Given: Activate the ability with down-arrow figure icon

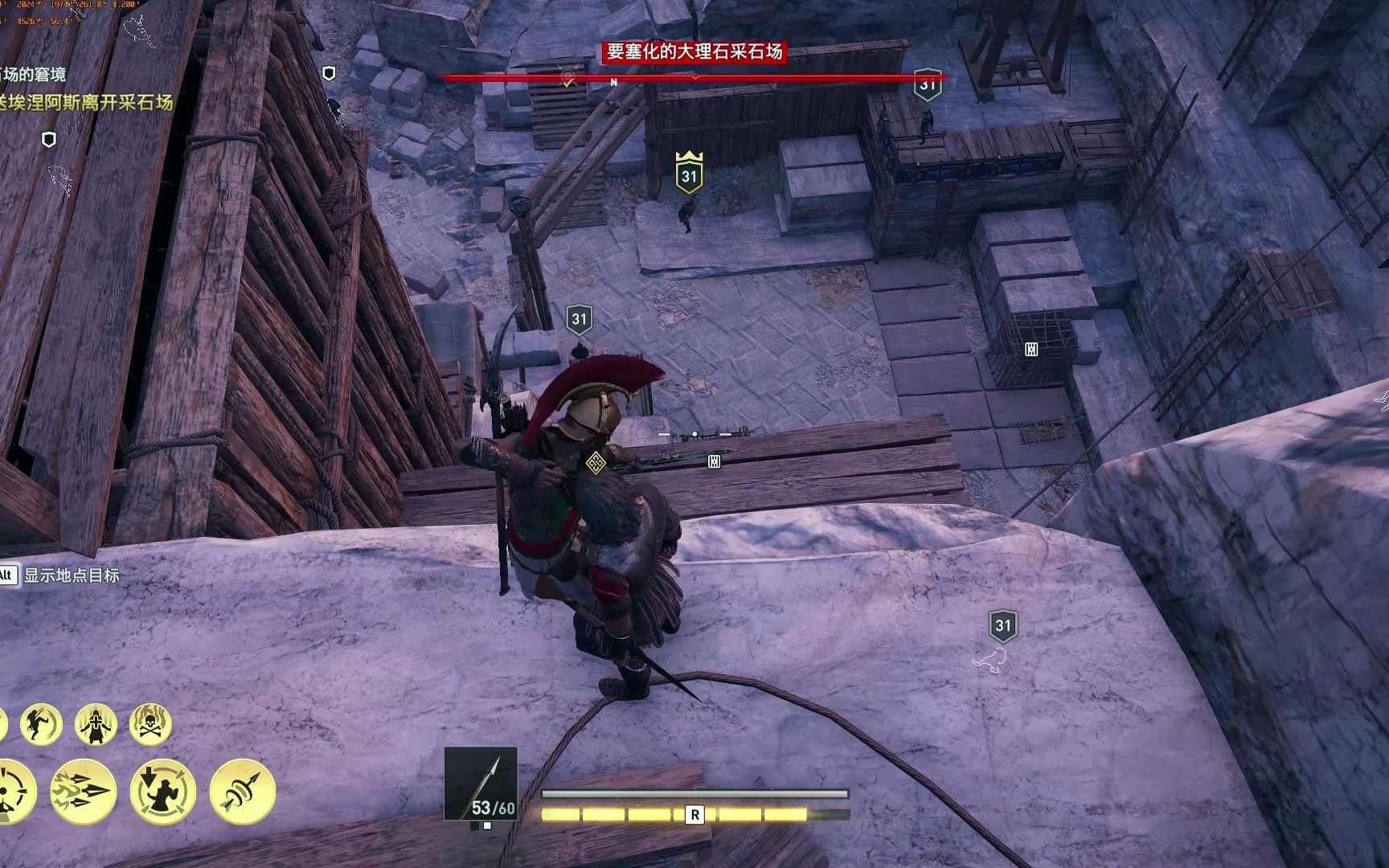Looking at the screenshot, I should [163, 792].
